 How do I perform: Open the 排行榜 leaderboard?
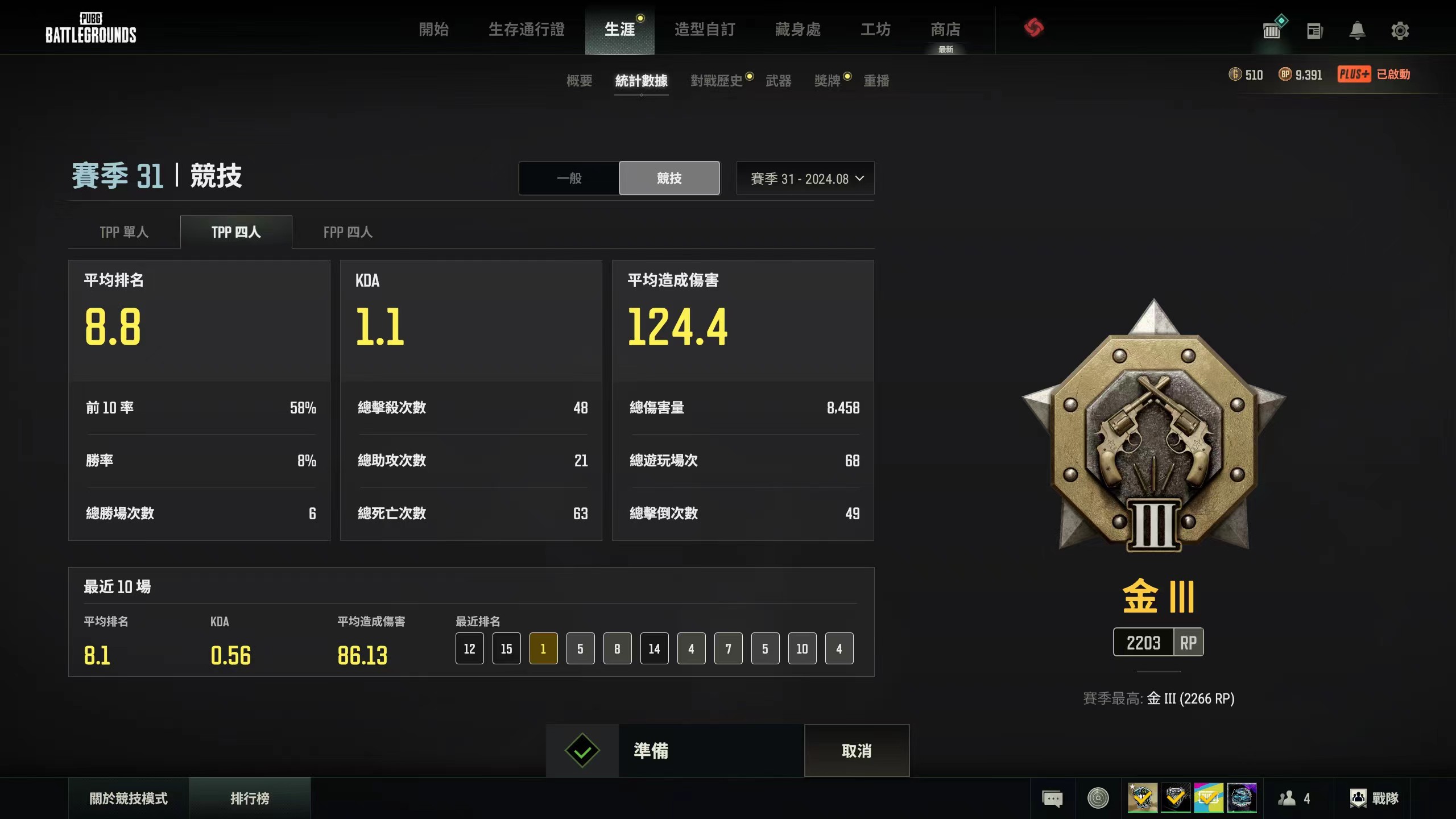tap(250, 799)
